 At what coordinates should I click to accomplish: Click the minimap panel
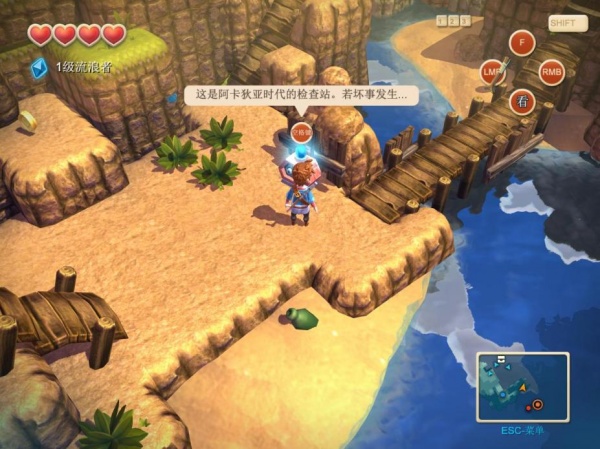coord(523,386)
